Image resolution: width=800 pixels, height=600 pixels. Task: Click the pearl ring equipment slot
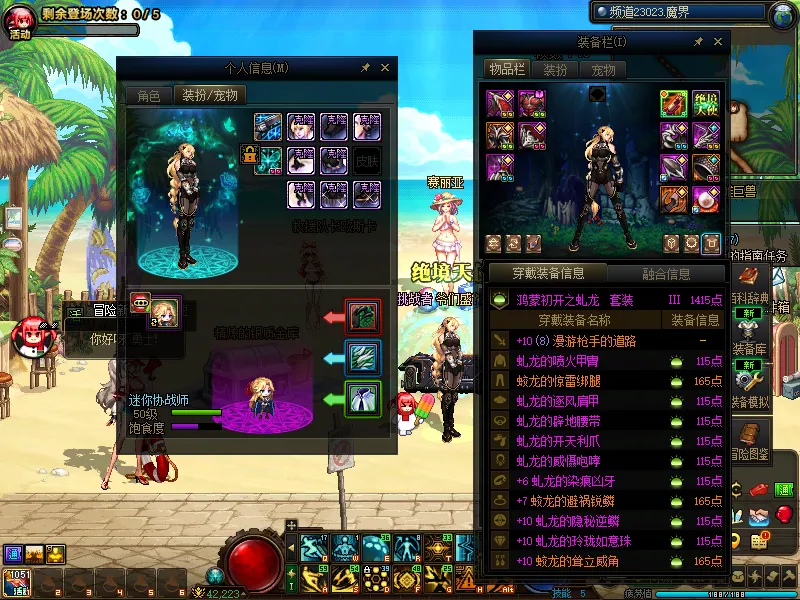pyautogui.click(x=706, y=198)
